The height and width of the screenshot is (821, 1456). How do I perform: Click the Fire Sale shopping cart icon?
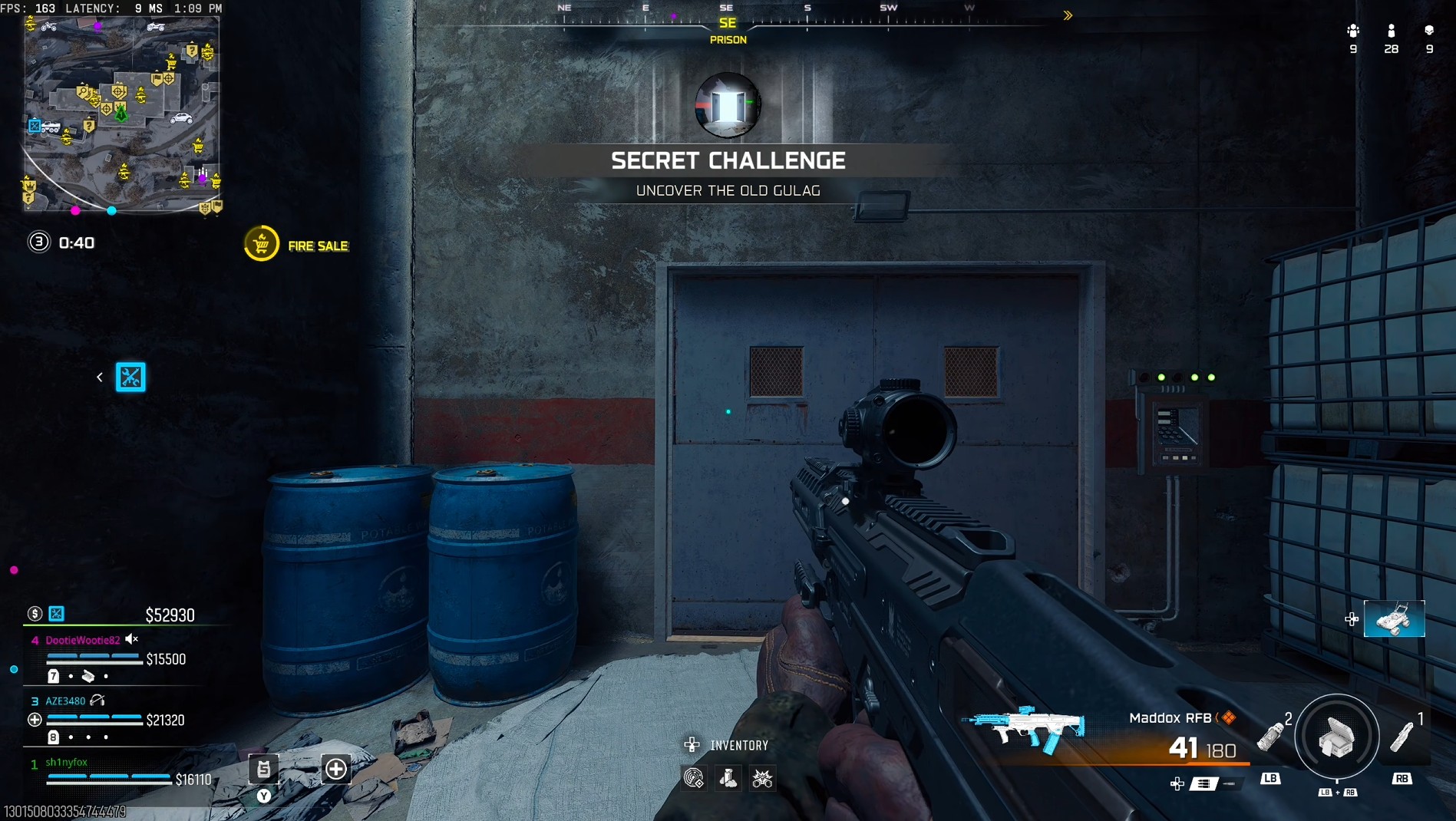coord(261,244)
